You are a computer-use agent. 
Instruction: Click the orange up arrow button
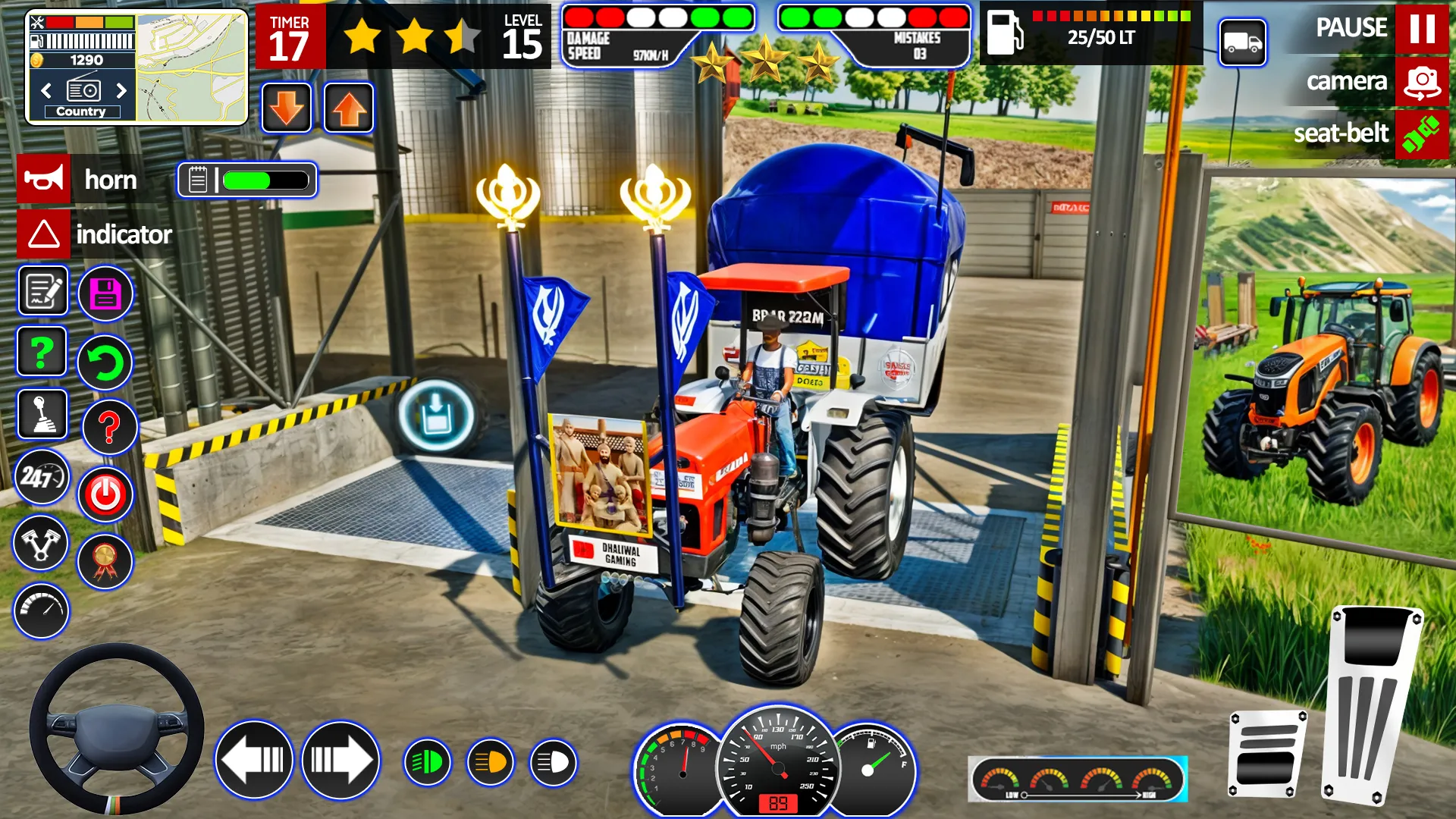coord(349,108)
